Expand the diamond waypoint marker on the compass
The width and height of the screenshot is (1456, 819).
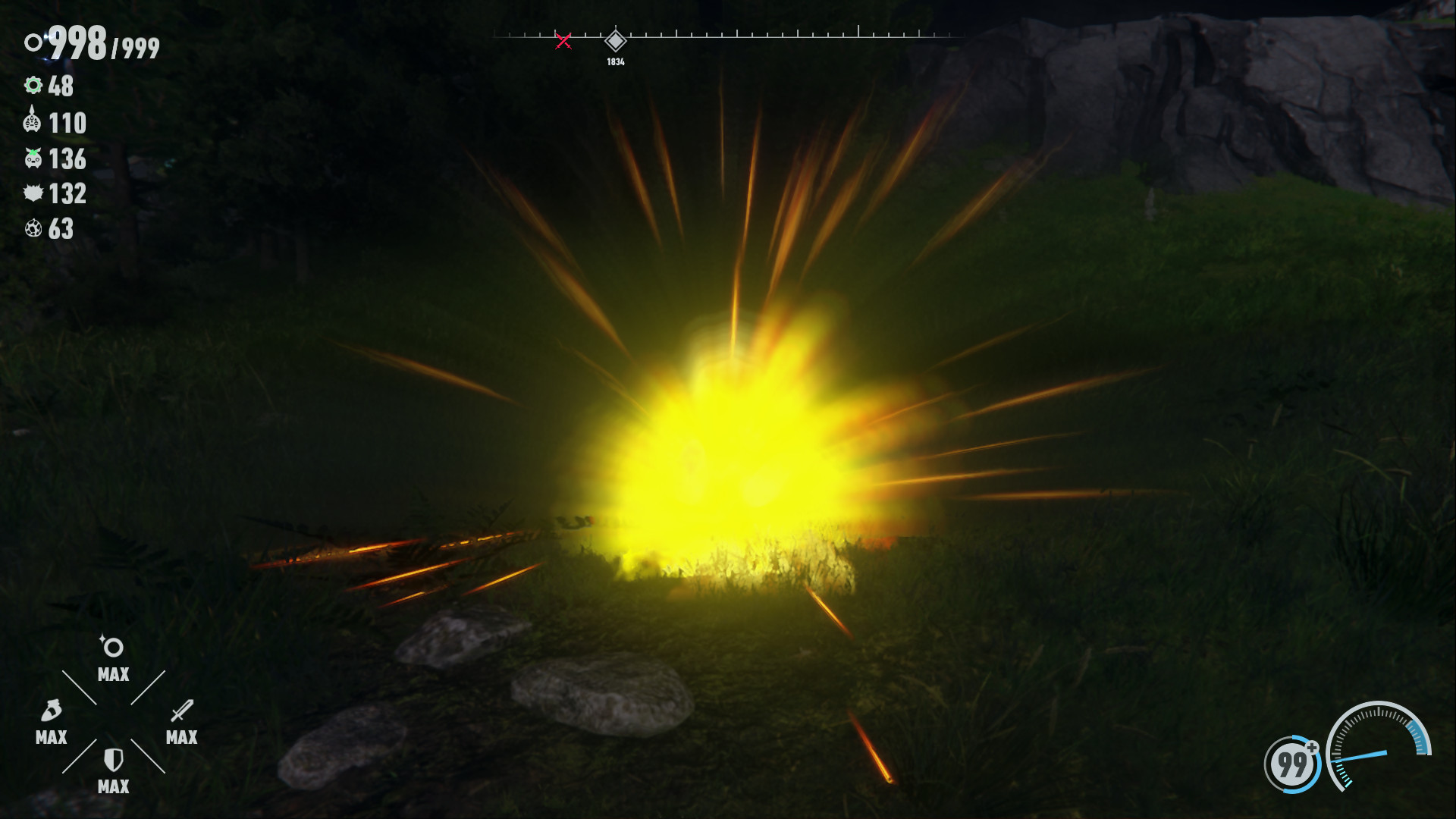click(617, 42)
